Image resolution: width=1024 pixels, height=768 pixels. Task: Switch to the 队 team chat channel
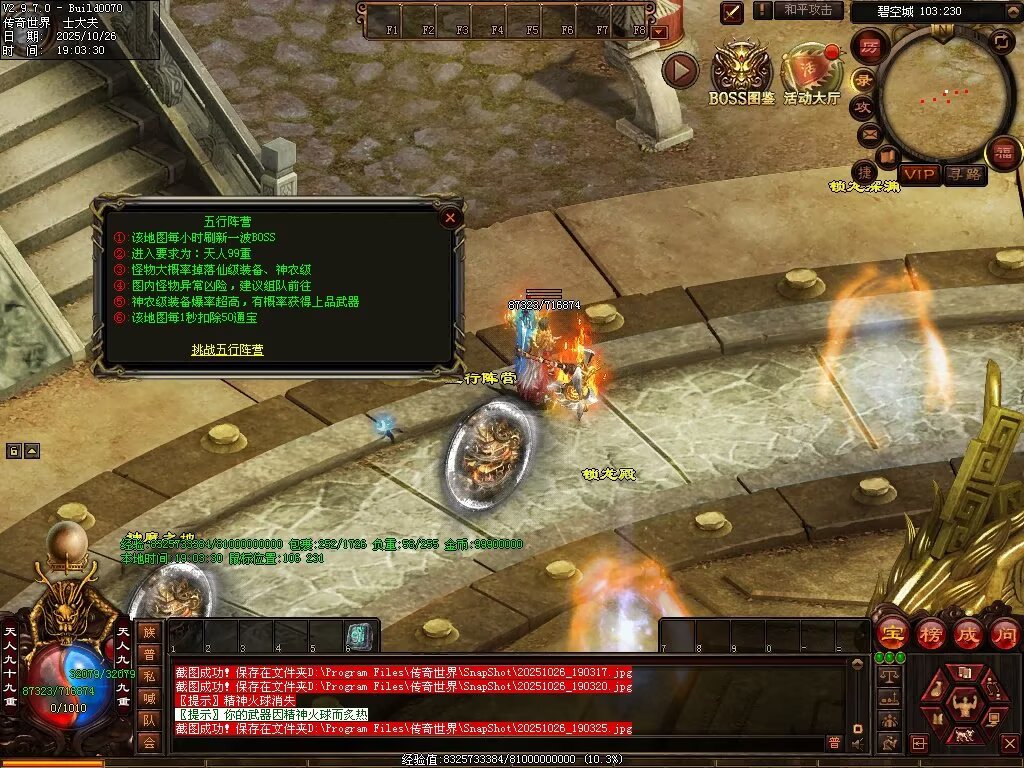pyautogui.click(x=148, y=718)
